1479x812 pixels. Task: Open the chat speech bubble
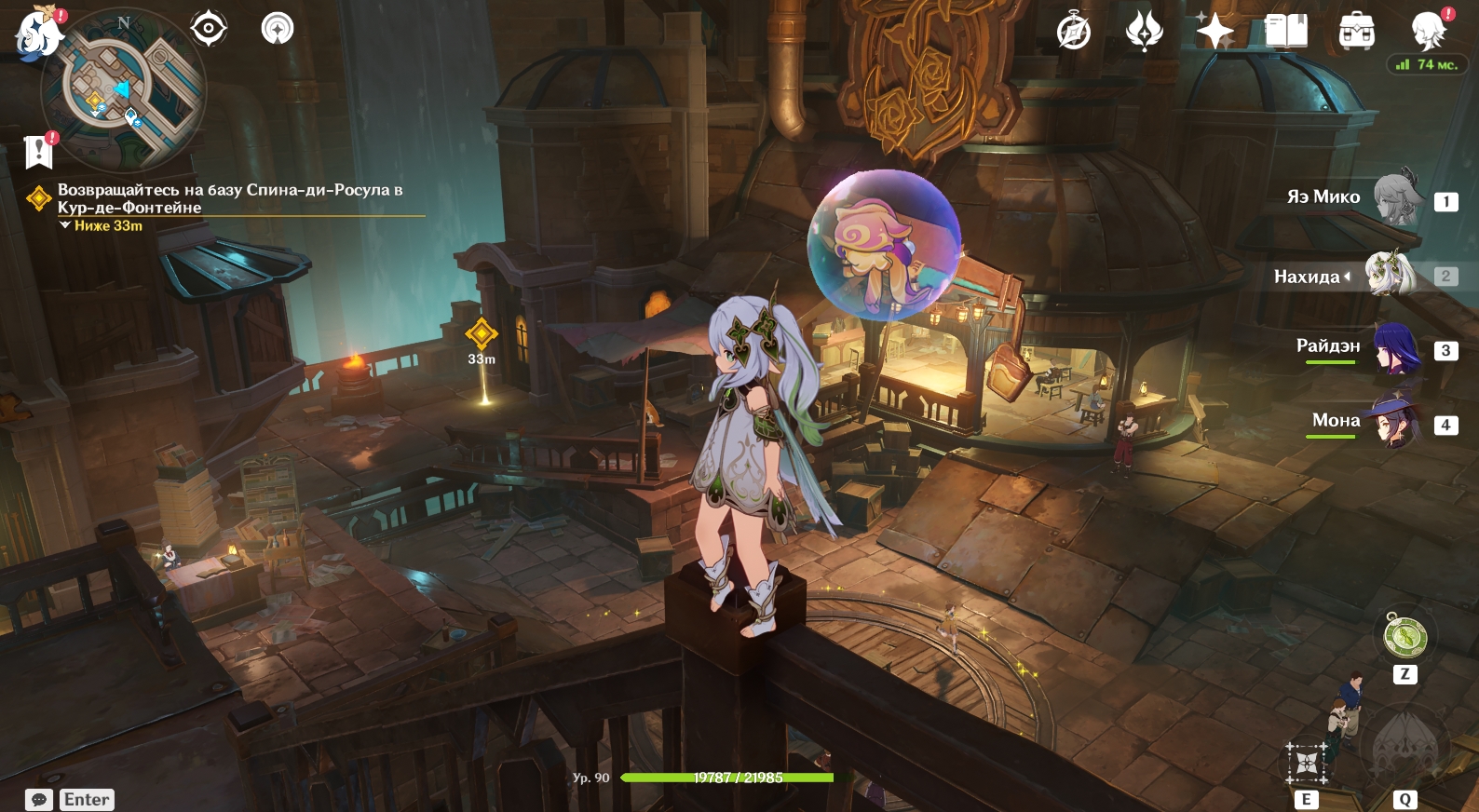39,800
